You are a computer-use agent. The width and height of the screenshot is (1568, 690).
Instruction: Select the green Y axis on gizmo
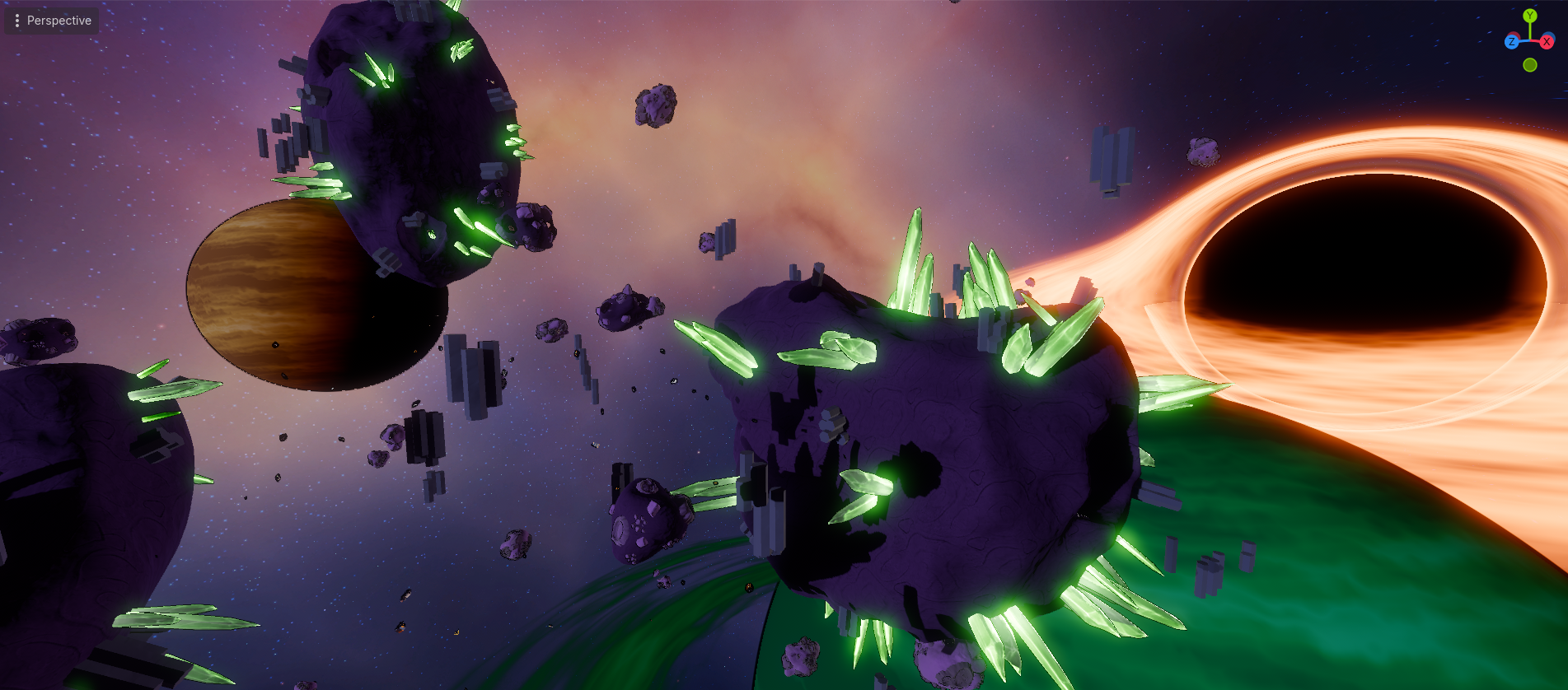(x=1530, y=16)
